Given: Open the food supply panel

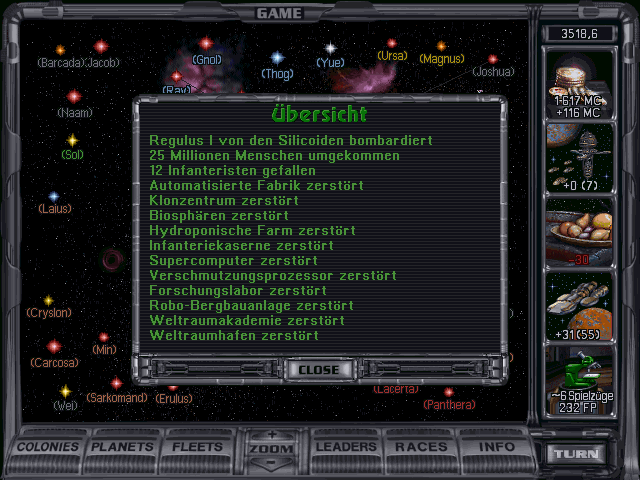Looking at the screenshot, I should coord(576,232).
